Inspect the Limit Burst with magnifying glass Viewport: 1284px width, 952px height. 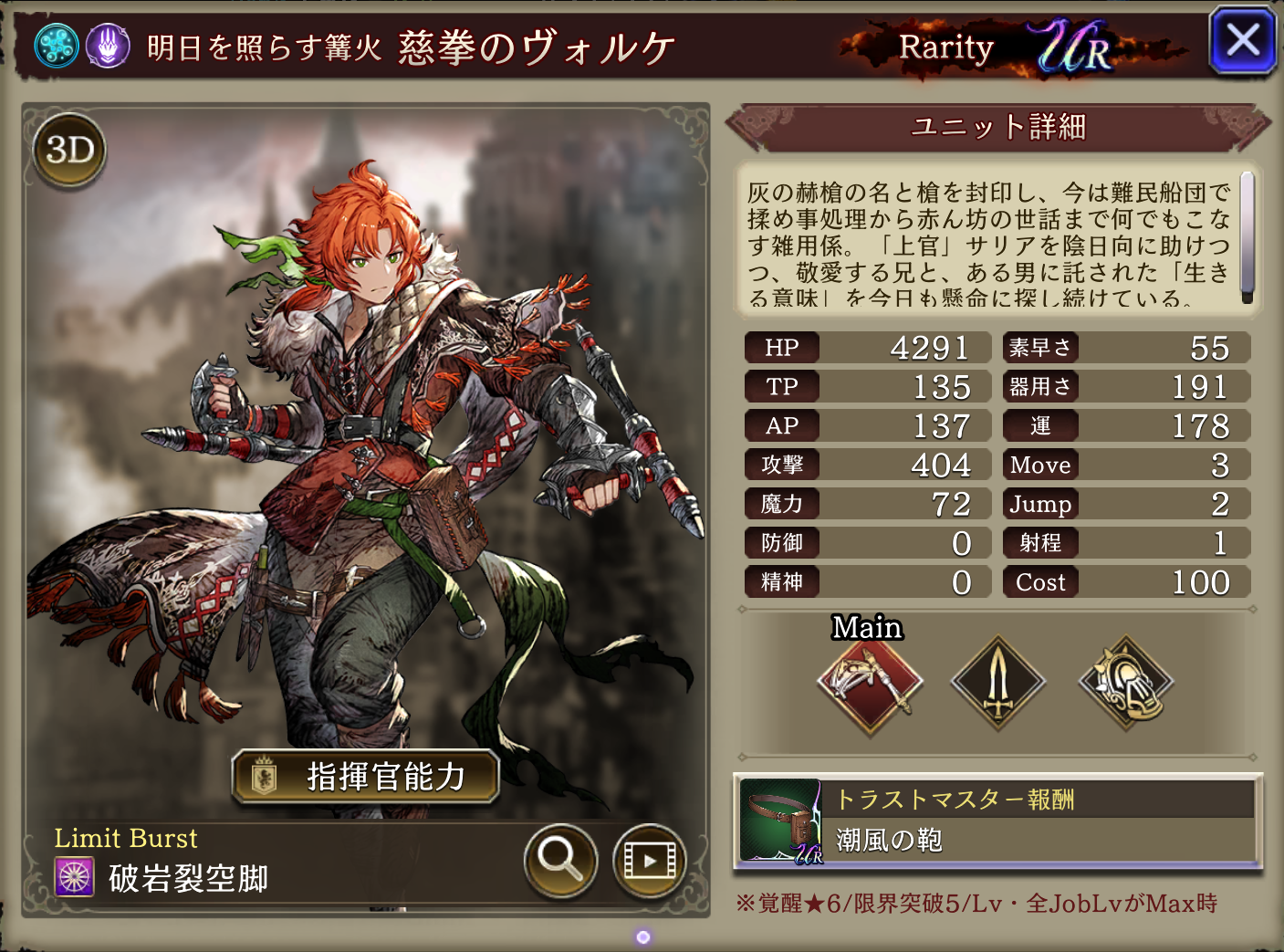pyautogui.click(x=560, y=860)
